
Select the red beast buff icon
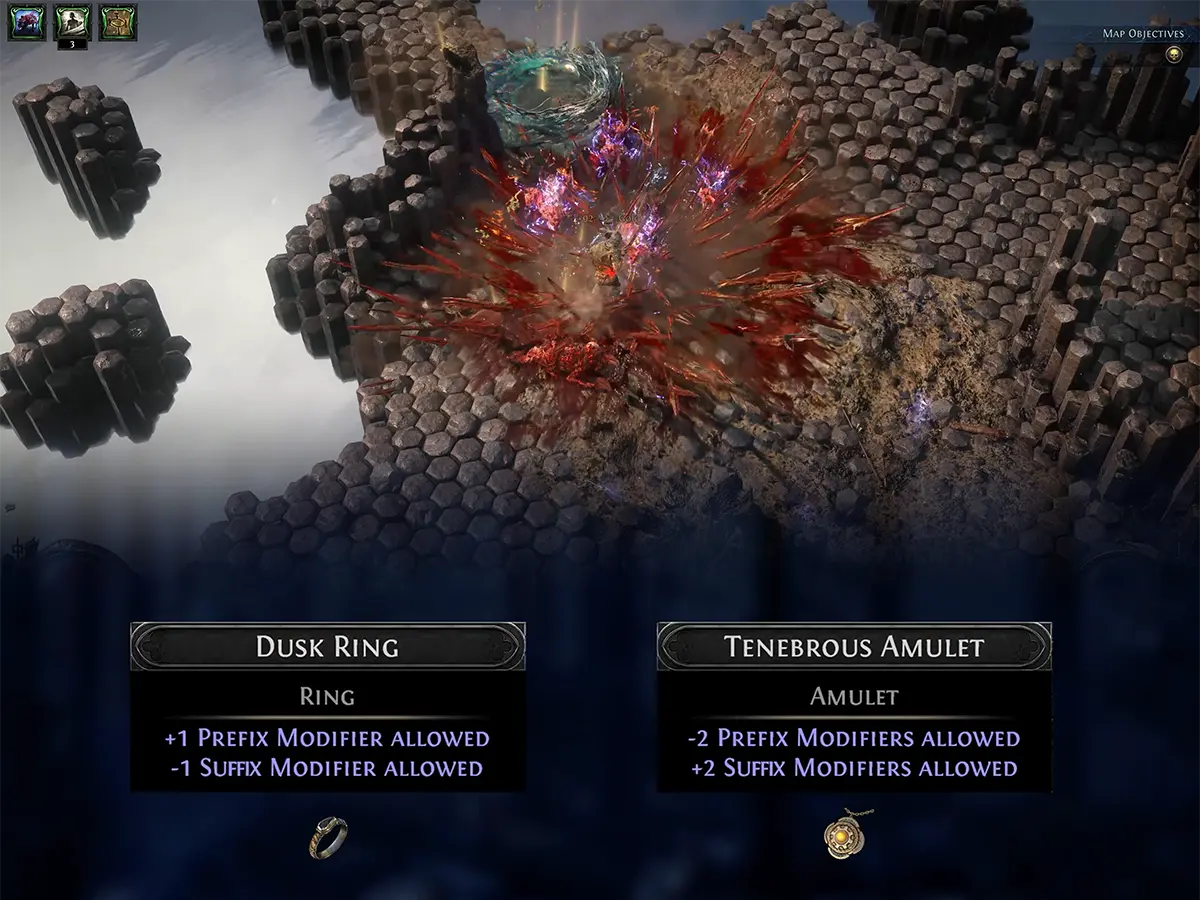[x=22, y=23]
